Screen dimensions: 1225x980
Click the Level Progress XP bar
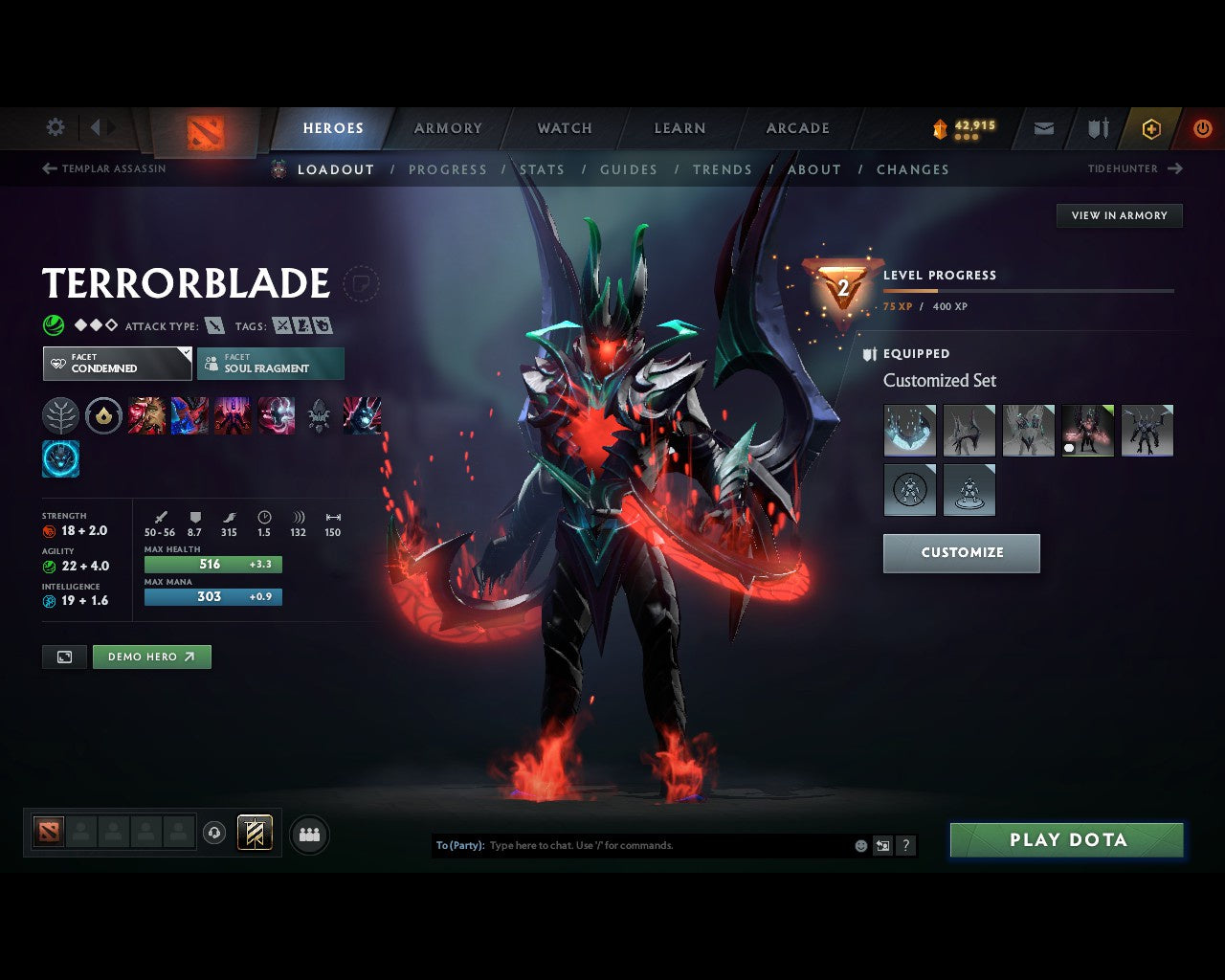point(1031,290)
